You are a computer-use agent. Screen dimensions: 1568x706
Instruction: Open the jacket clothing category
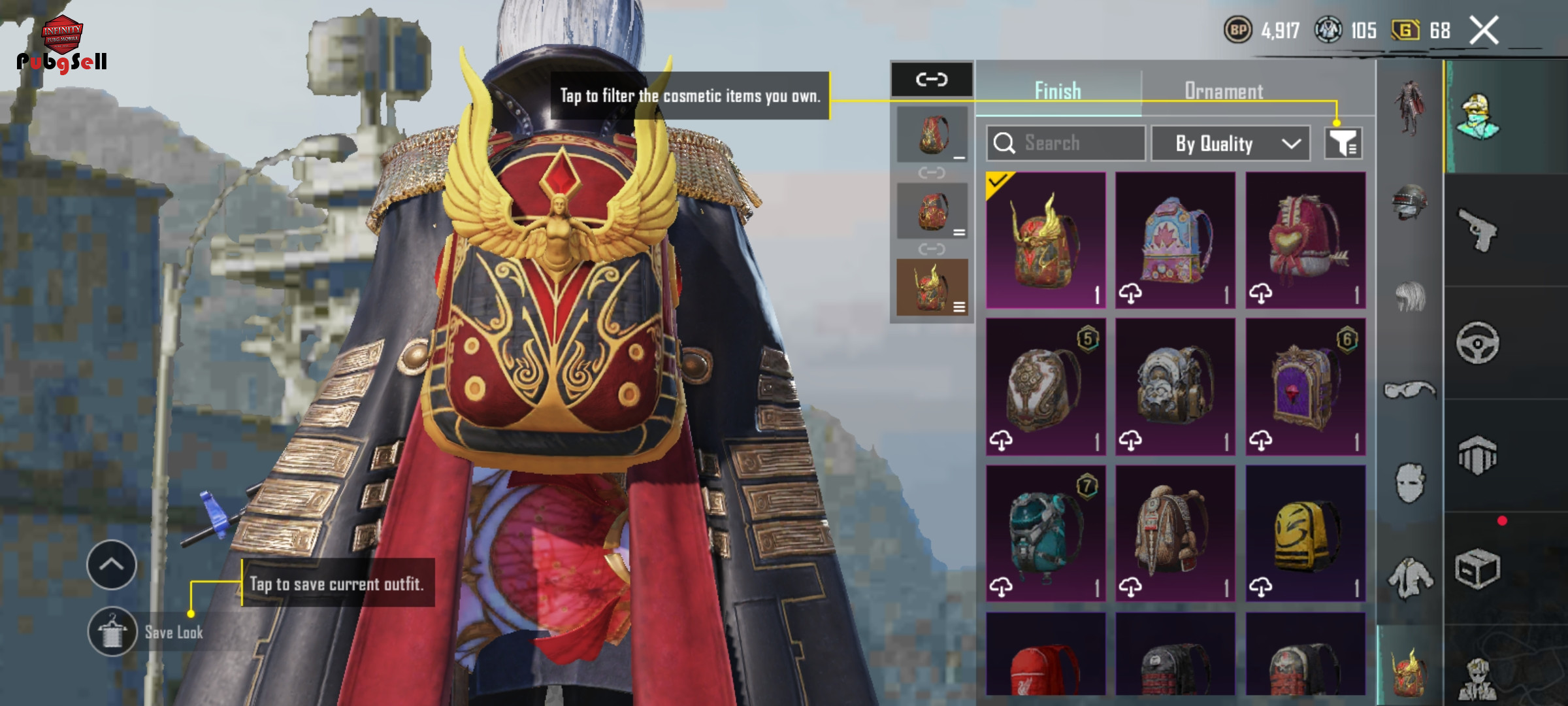(x=1409, y=579)
